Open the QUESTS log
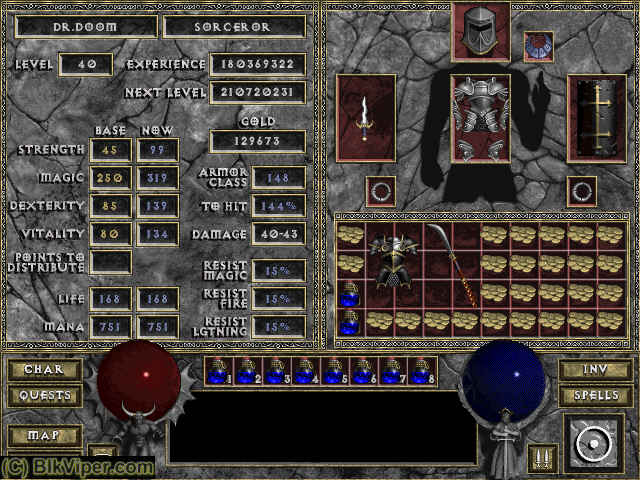Screen dimensions: 640x480 pyautogui.click(x=44, y=396)
